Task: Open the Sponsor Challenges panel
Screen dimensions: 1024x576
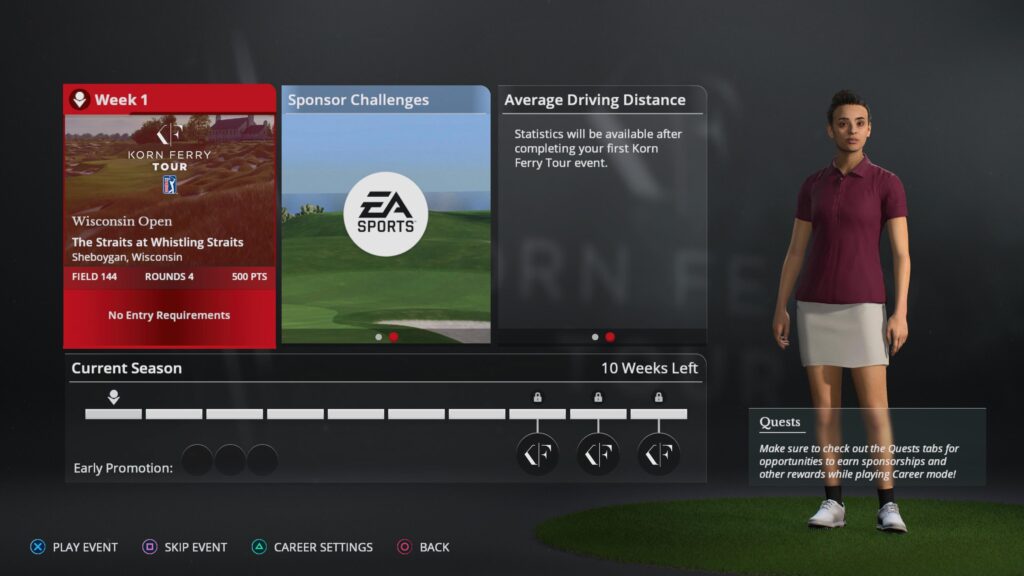Action: tap(385, 215)
